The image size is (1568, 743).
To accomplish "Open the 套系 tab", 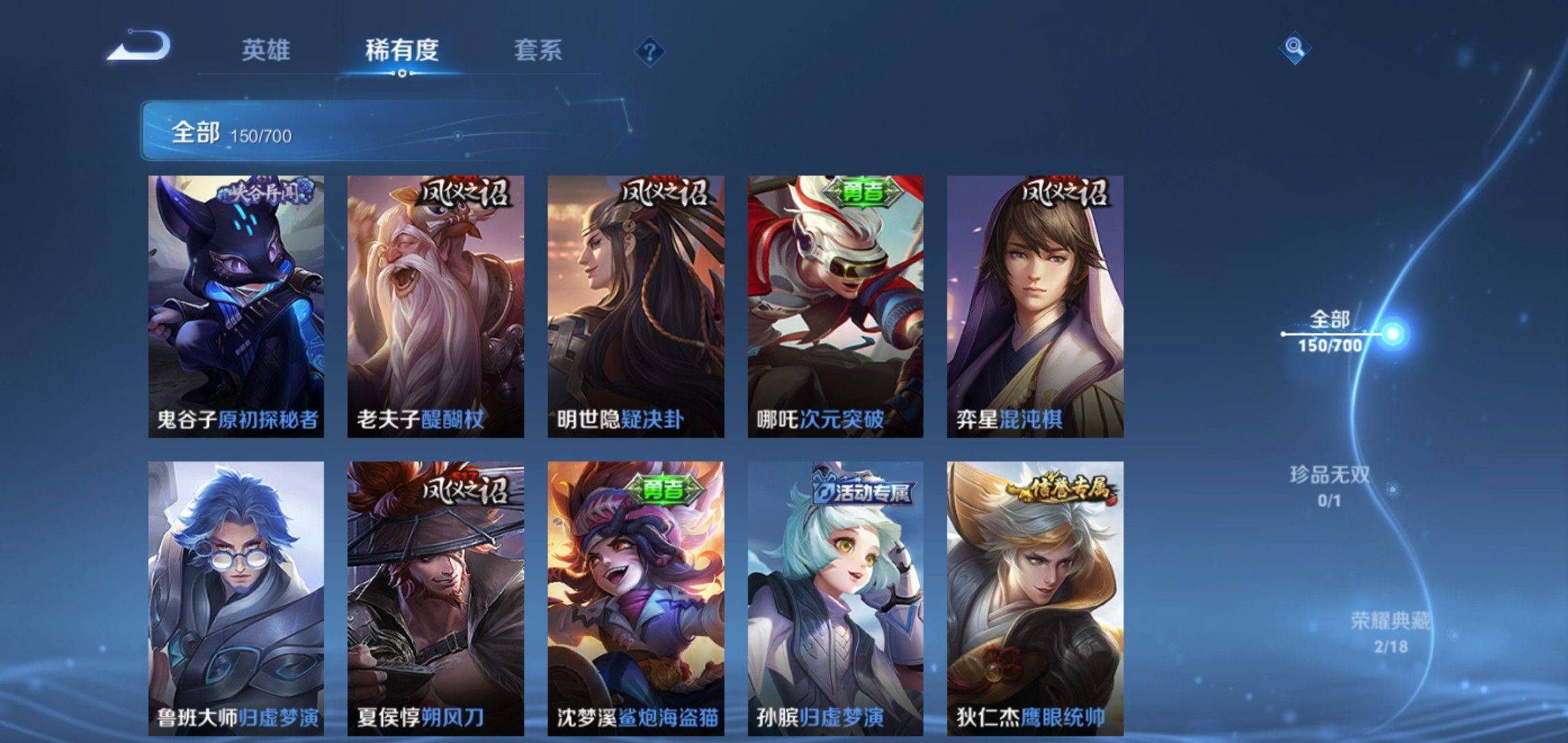I will 538,50.
